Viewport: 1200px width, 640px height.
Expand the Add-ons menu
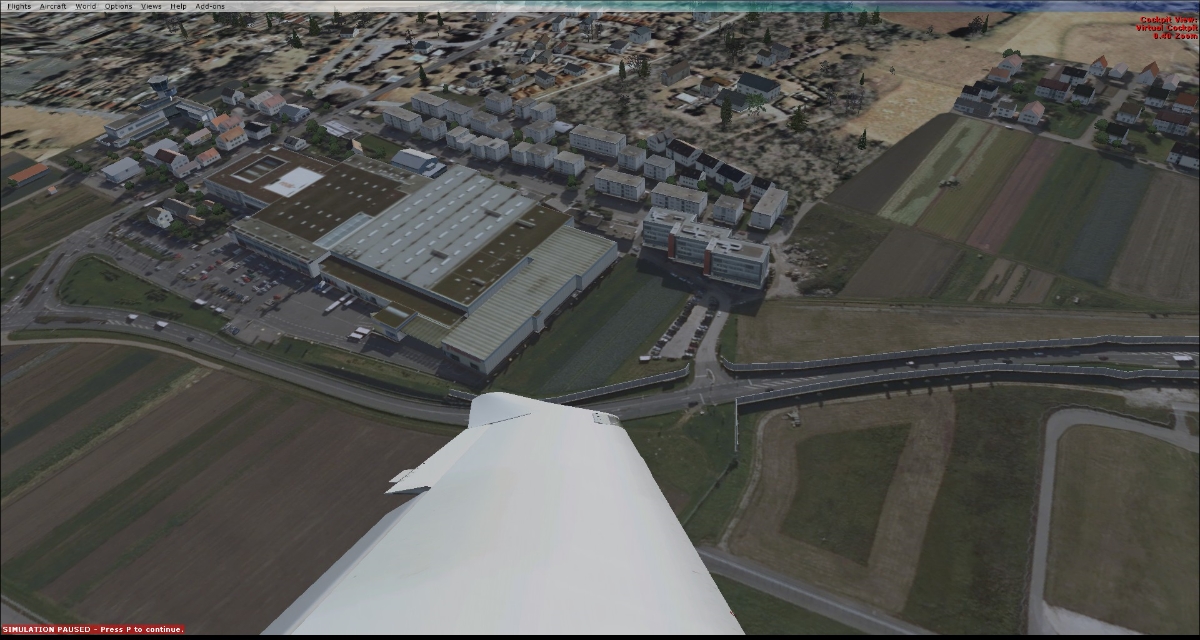point(210,6)
